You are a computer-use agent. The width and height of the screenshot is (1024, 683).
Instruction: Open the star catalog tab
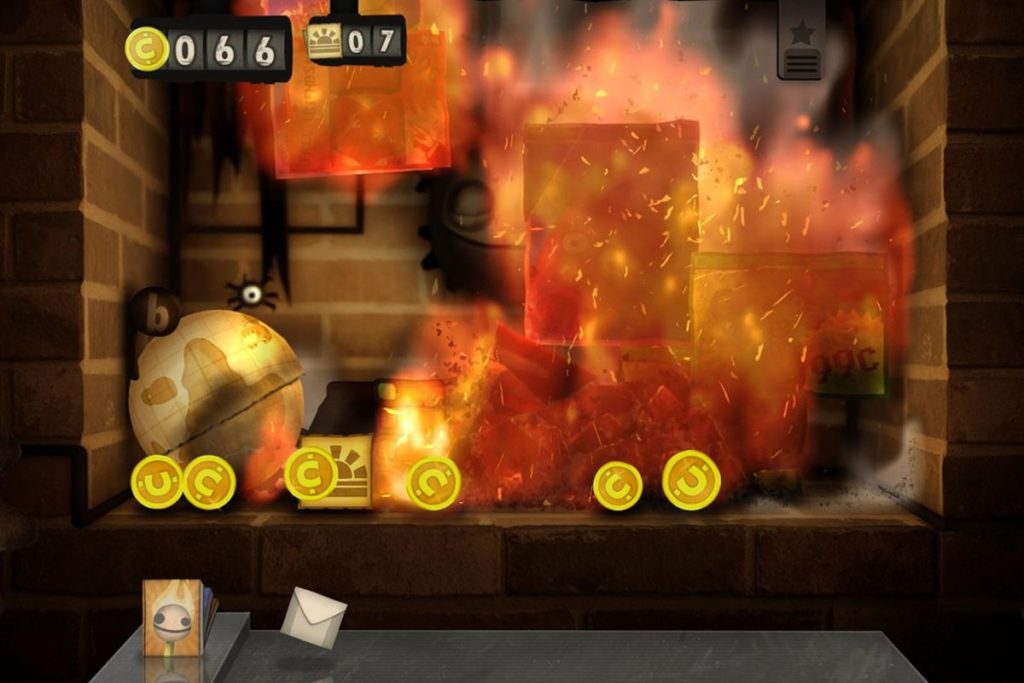[800, 43]
